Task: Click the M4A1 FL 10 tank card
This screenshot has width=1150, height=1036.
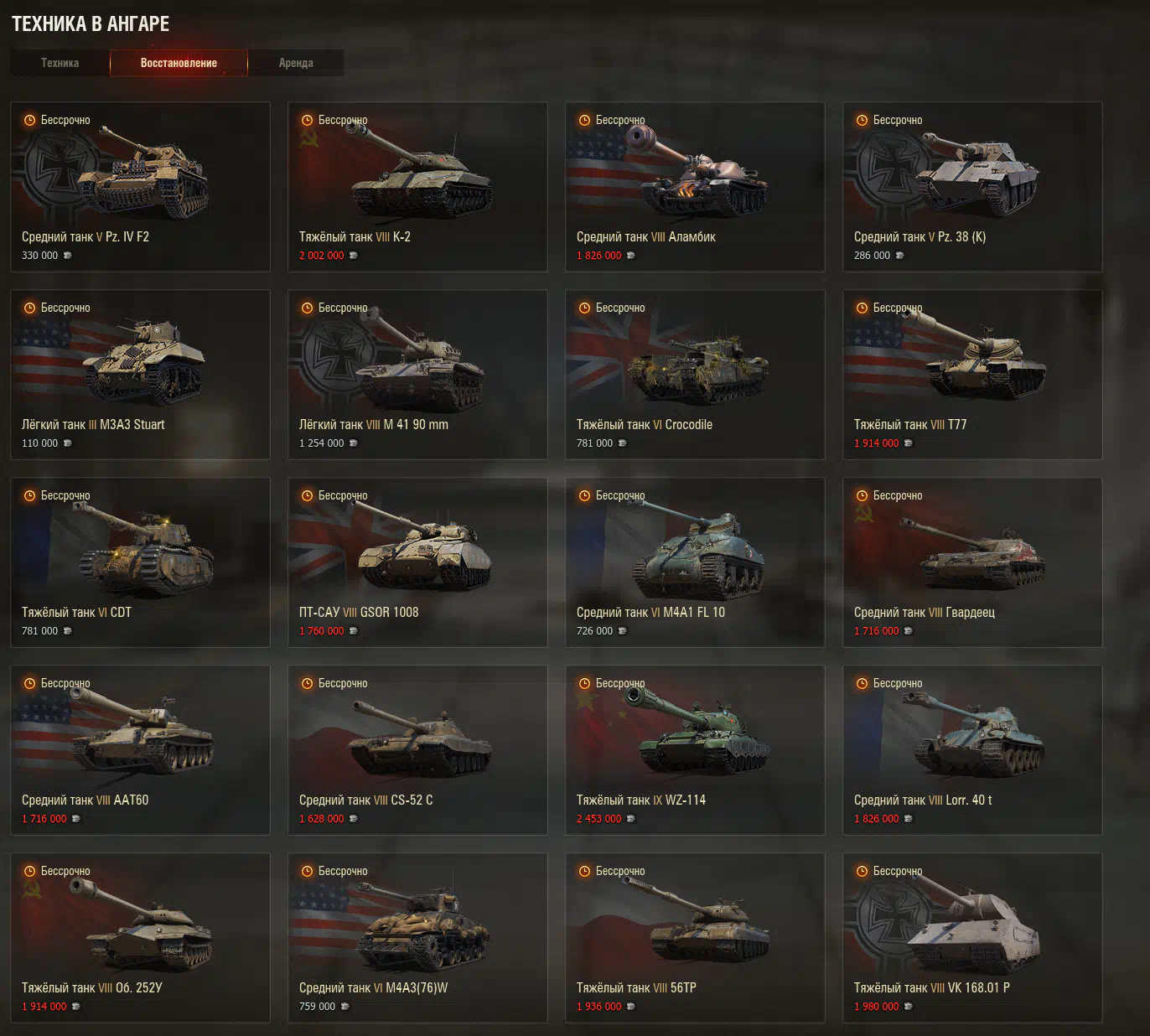Action: [x=695, y=562]
